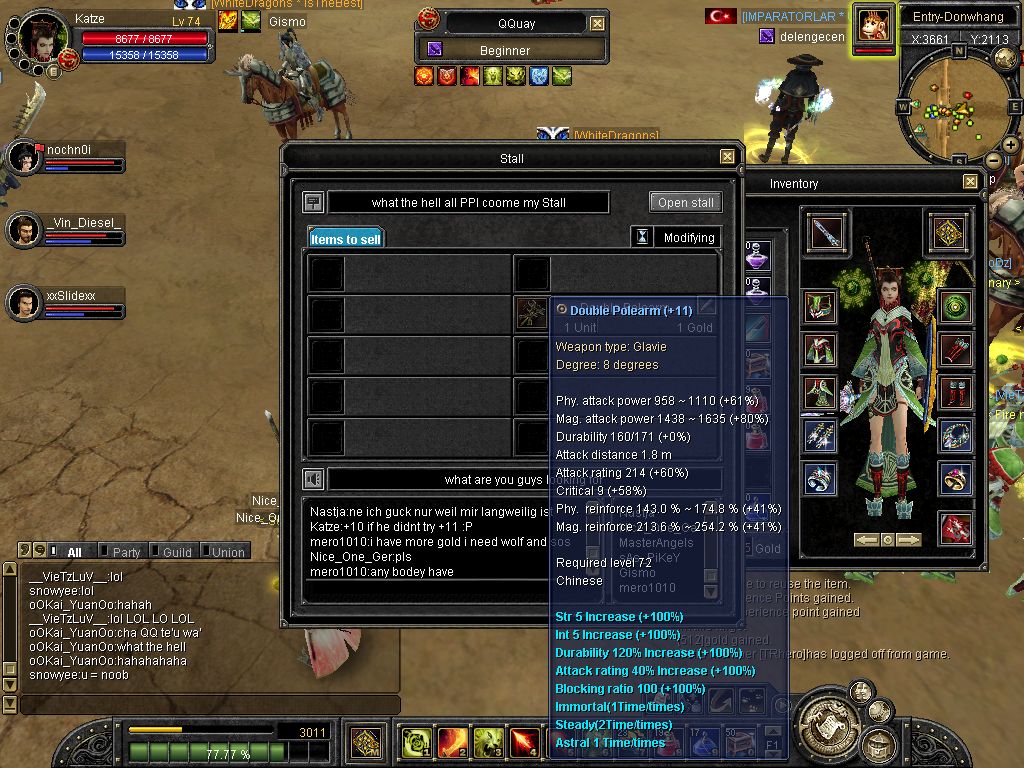This screenshot has height=768, width=1024.
Task: Select the Items to sell tab
Action: coord(345,239)
